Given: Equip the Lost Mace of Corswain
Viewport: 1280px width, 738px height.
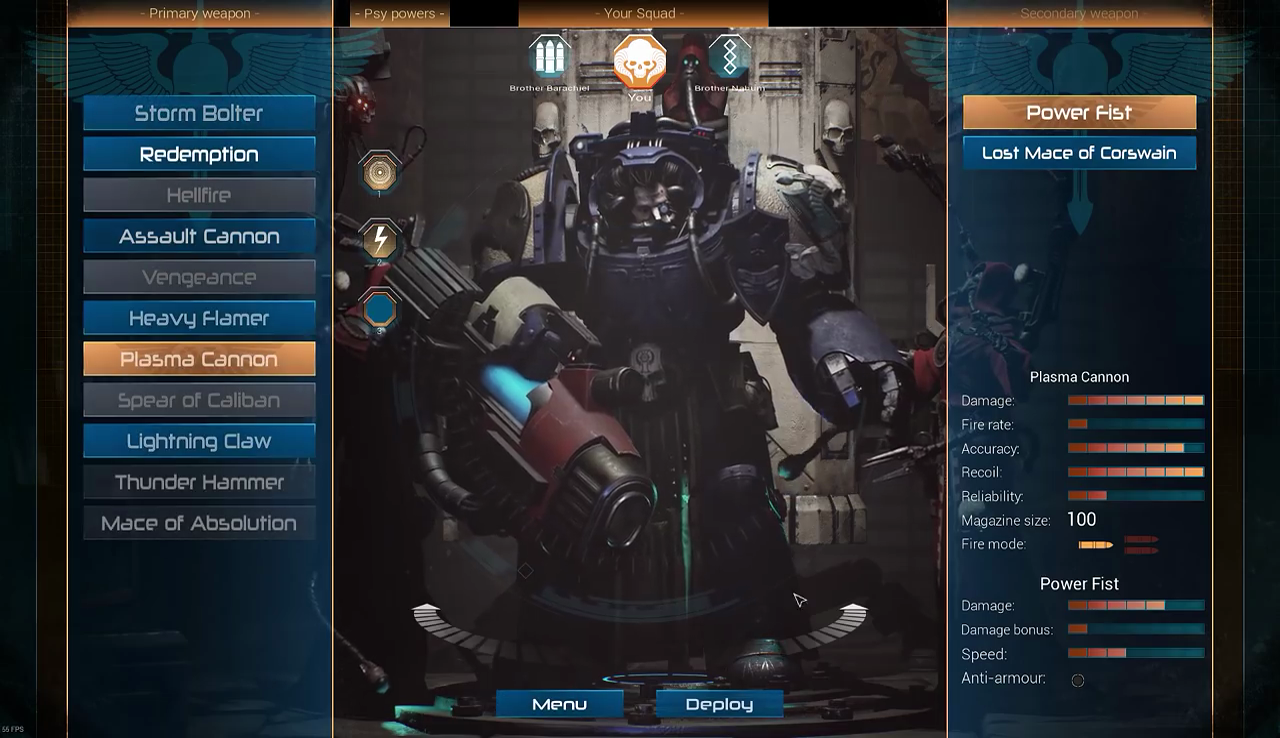Looking at the screenshot, I should coord(1079,153).
